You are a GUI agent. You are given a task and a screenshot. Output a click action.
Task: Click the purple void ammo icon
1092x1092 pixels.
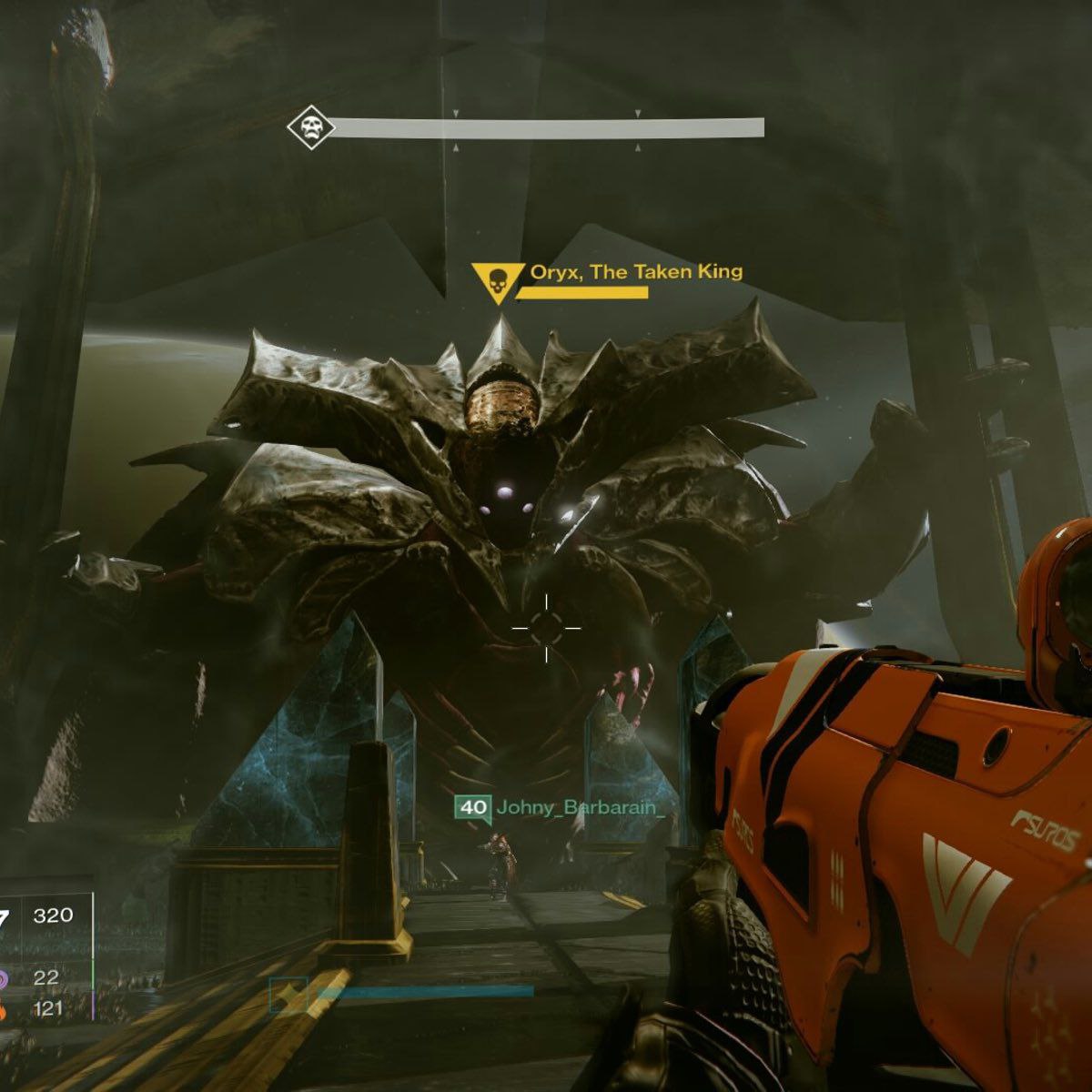tap(5, 979)
